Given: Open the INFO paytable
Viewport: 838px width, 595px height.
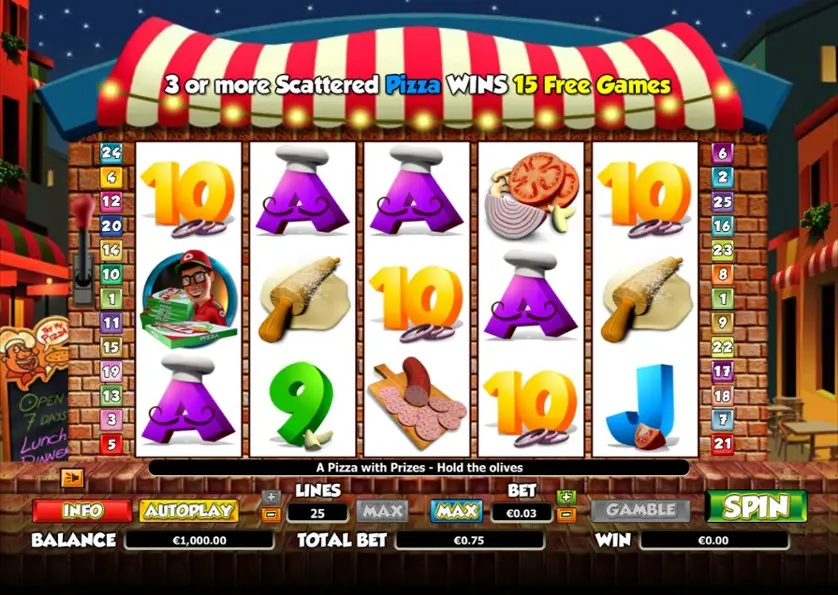Looking at the screenshot, I should (82, 510).
